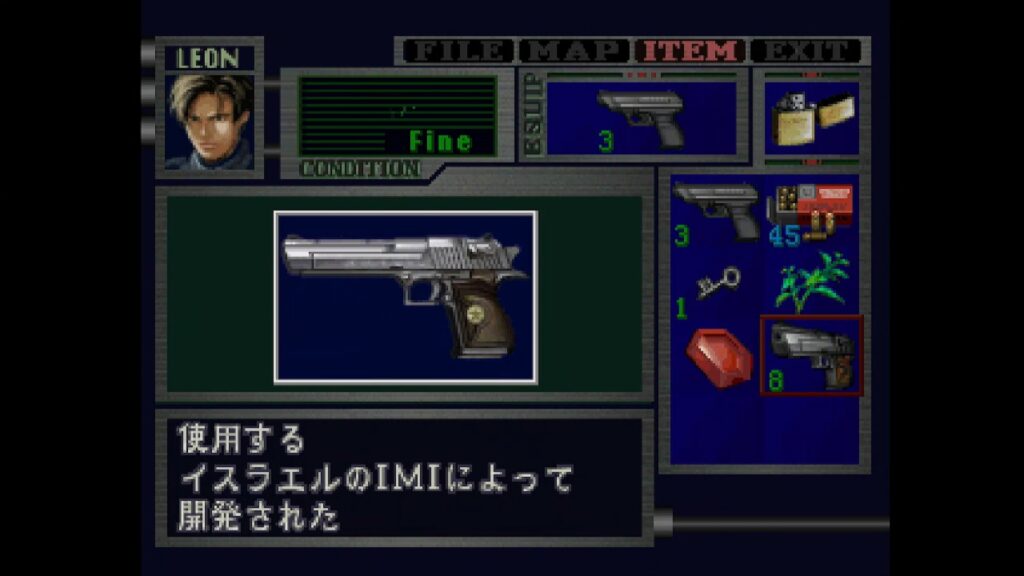Choose the green herb
The image size is (1024, 576).
click(810, 282)
